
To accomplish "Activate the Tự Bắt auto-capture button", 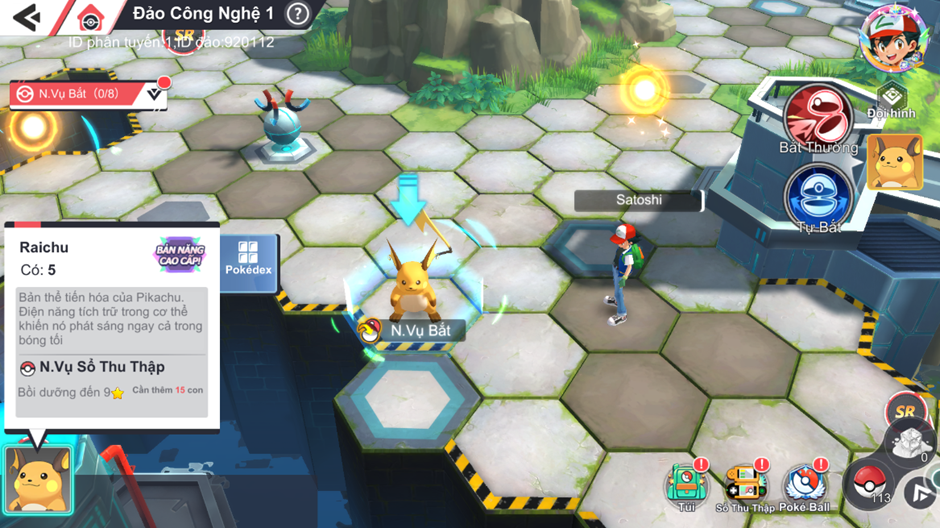I will coord(818,197).
